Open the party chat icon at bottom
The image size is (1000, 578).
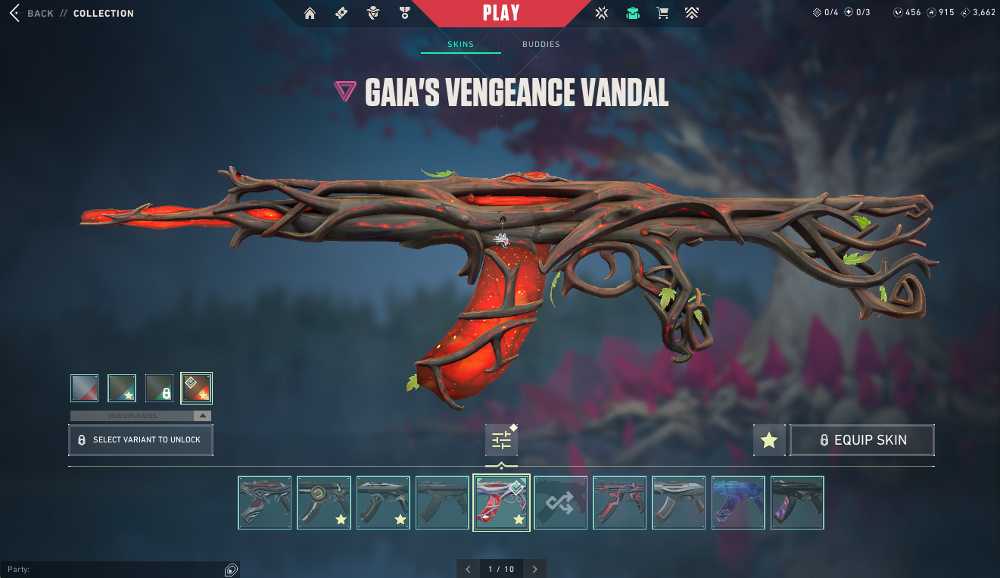pos(231,570)
